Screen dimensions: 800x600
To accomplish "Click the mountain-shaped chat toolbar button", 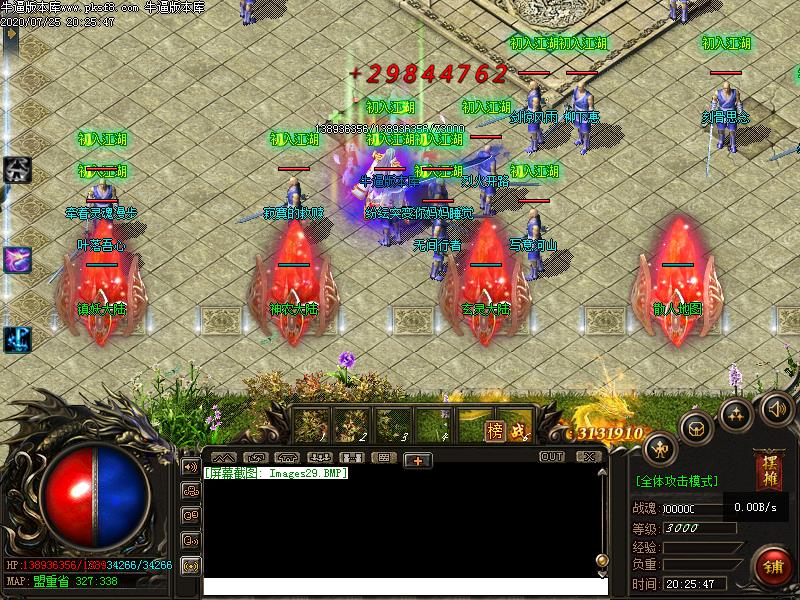I will coord(223,458).
